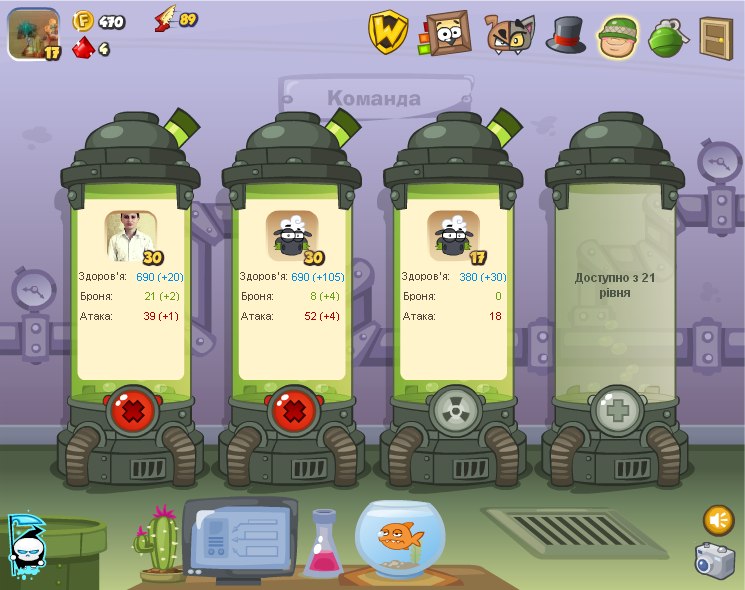The width and height of the screenshot is (745, 590).
Task: Open the green grenade menu
Action: 667,37
